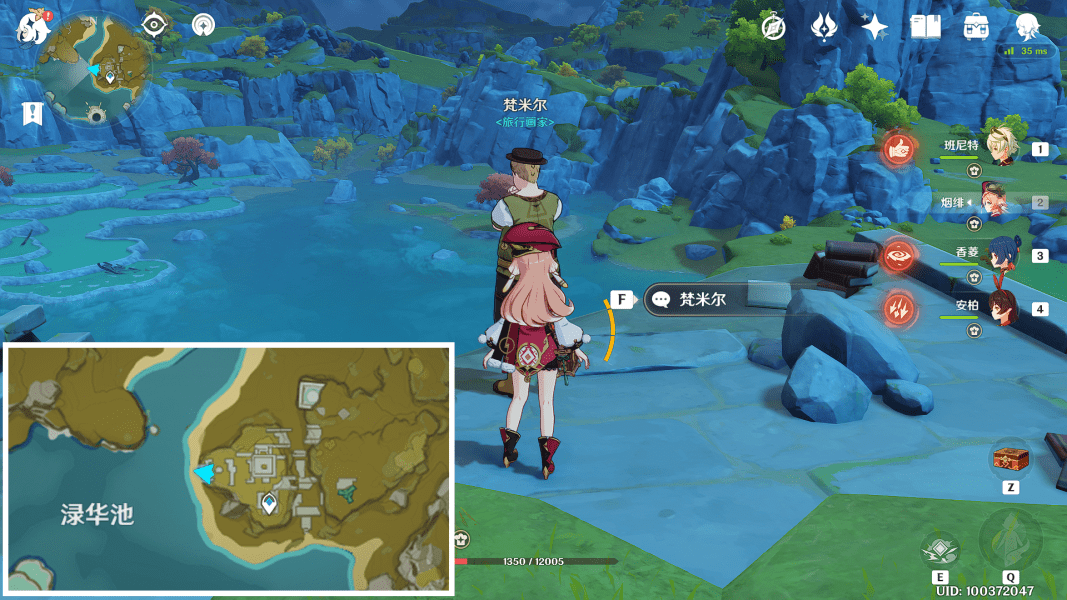Screen dimensions: 1067x600
Task: Switch to party member 班尼特
Action: (x=1000, y=148)
